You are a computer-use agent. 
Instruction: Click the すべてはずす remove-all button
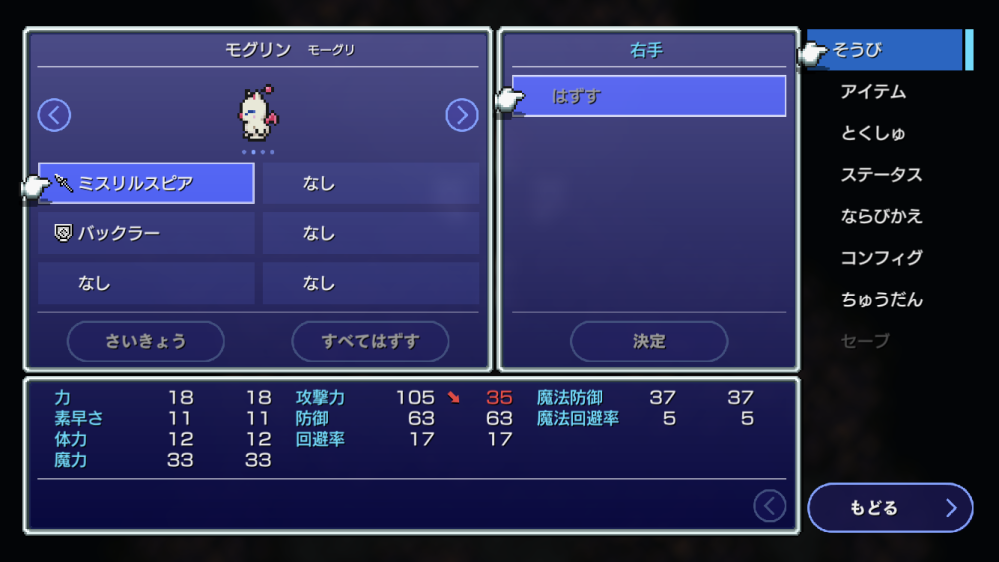coord(370,341)
